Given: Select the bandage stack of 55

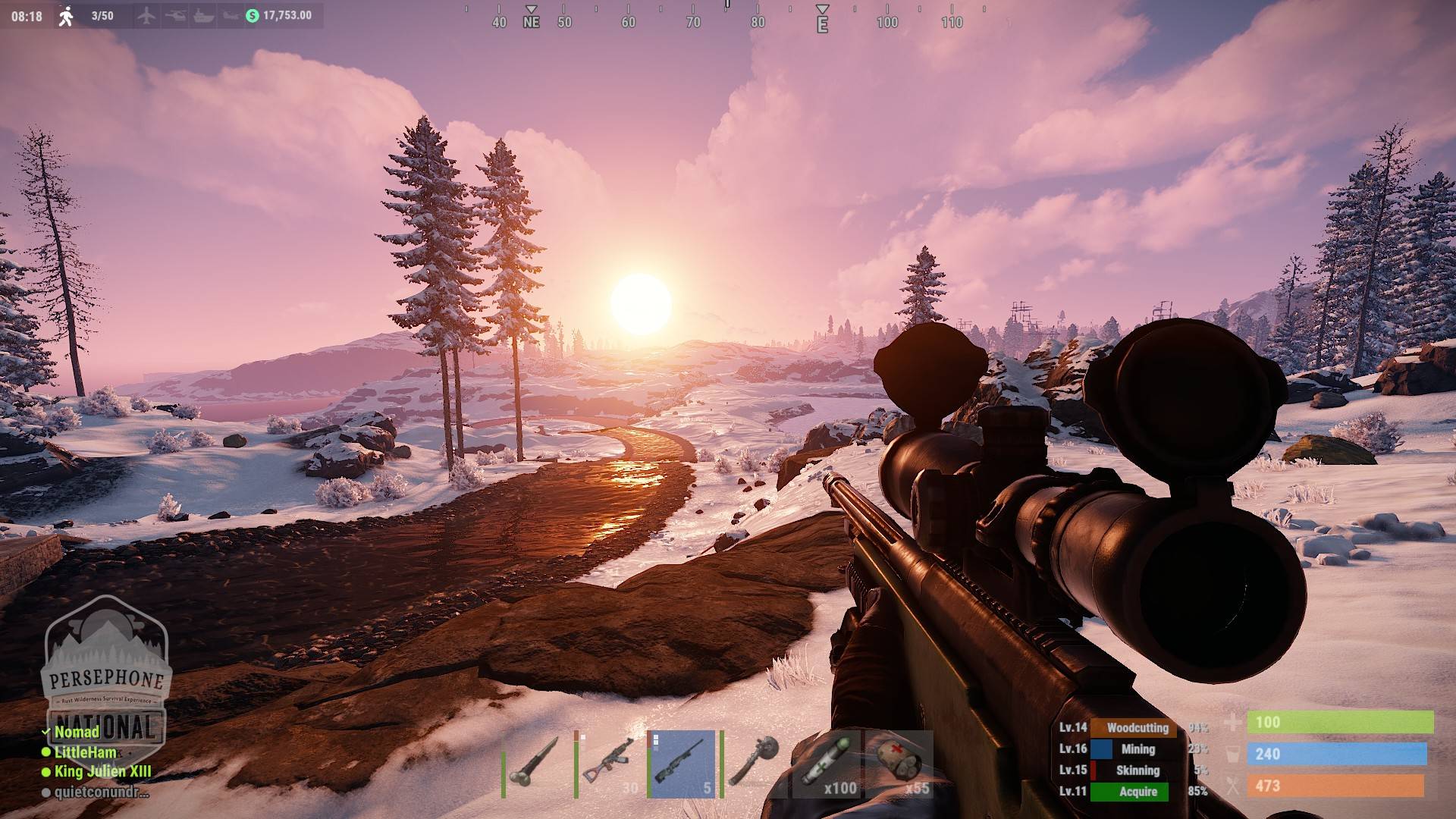Looking at the screenshot, I should pos(900,764).
